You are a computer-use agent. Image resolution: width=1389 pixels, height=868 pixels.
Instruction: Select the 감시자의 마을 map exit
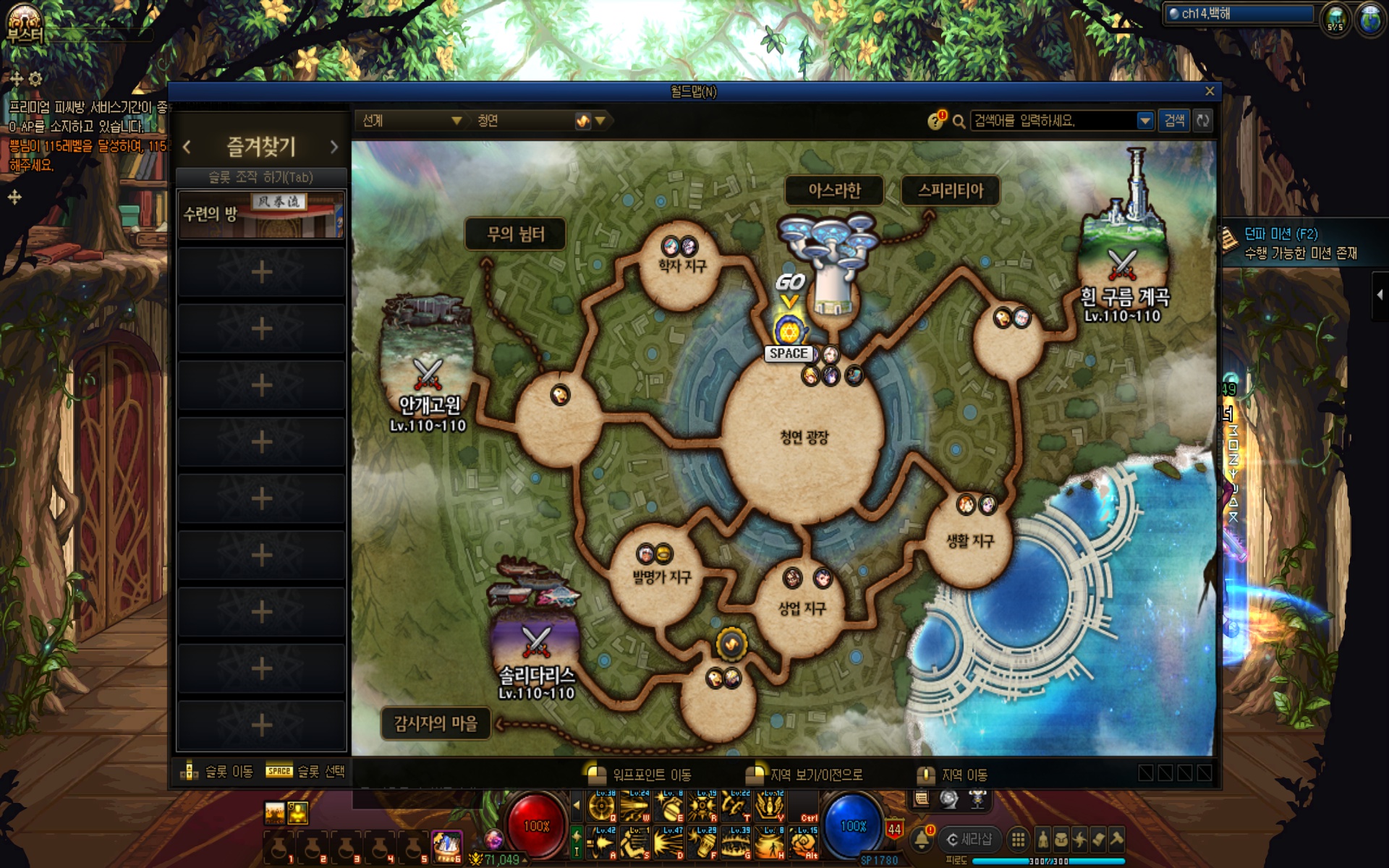click(436, 723)
